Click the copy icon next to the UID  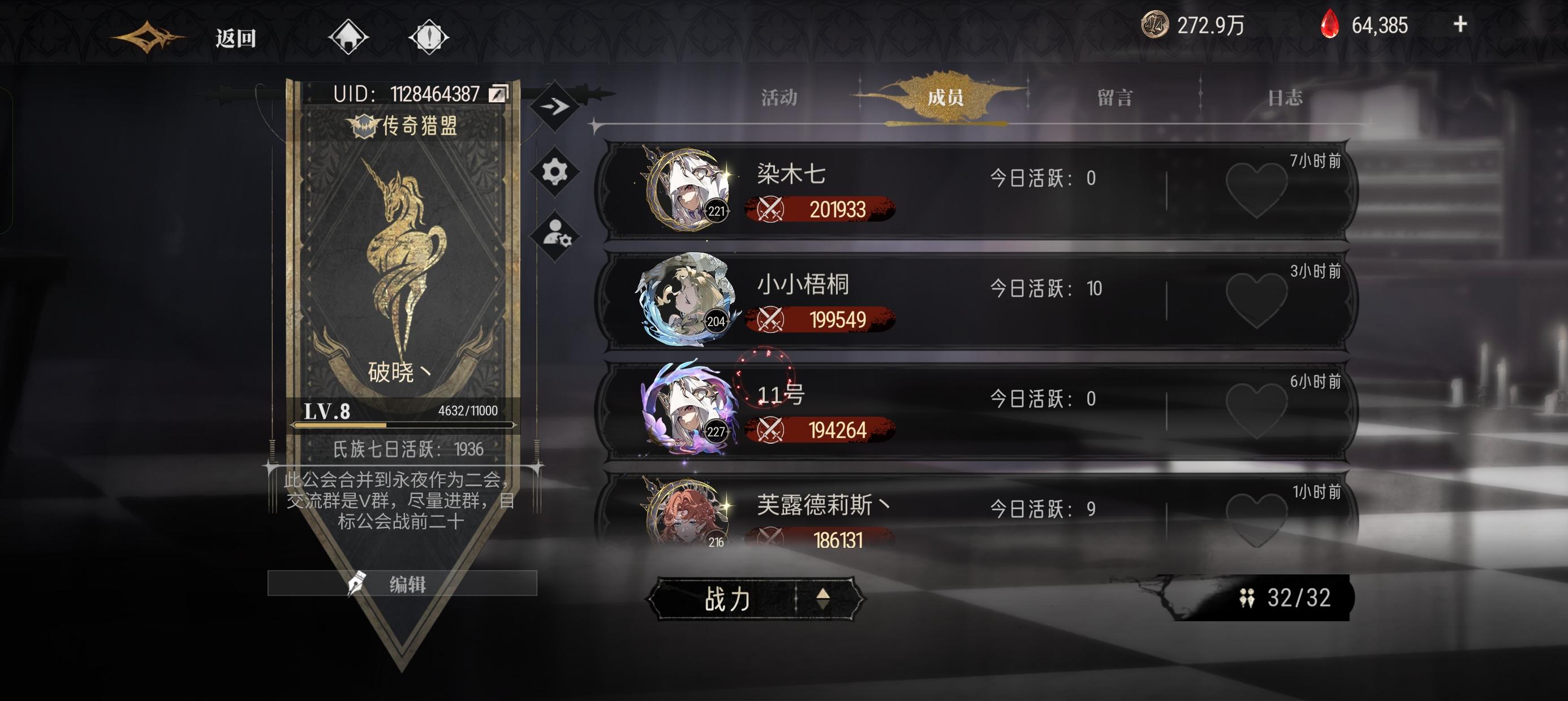(x=498, y=93)
